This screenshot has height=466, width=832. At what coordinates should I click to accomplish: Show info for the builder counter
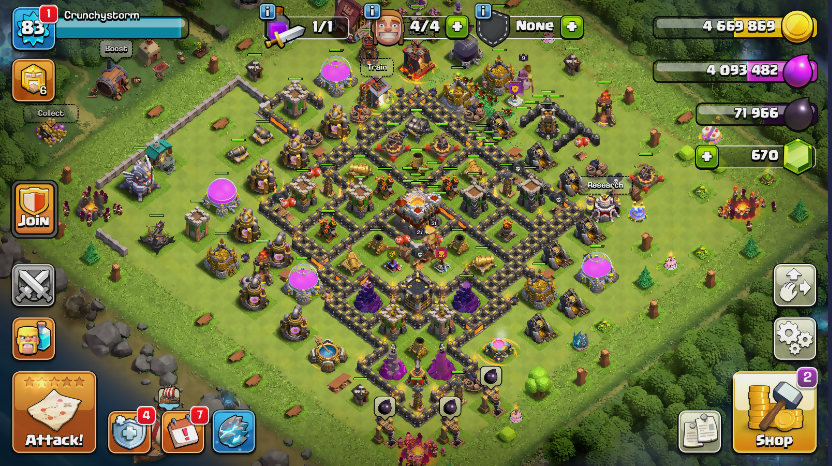tap(372, 12)
